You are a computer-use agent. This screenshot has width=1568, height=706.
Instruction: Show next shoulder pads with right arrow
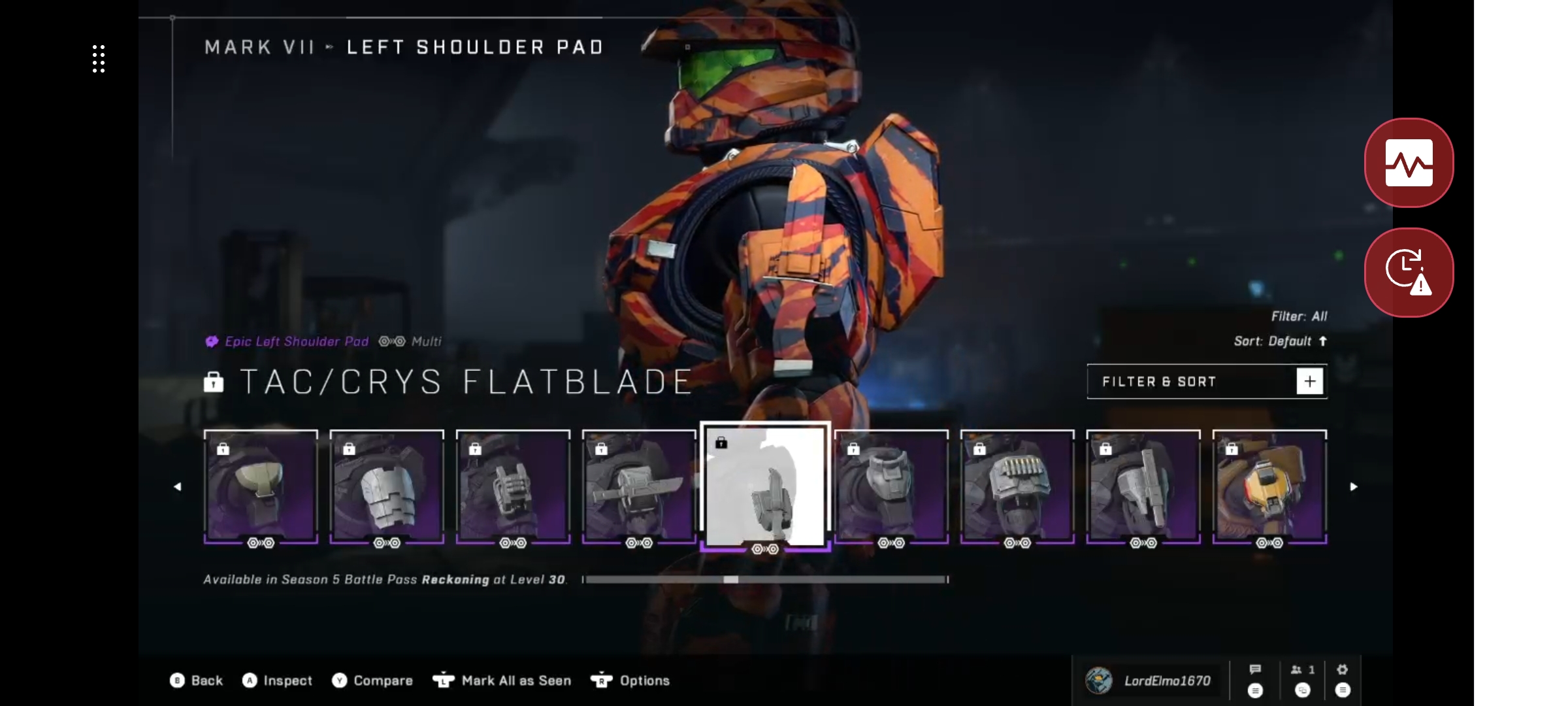tap(1354, 487)
